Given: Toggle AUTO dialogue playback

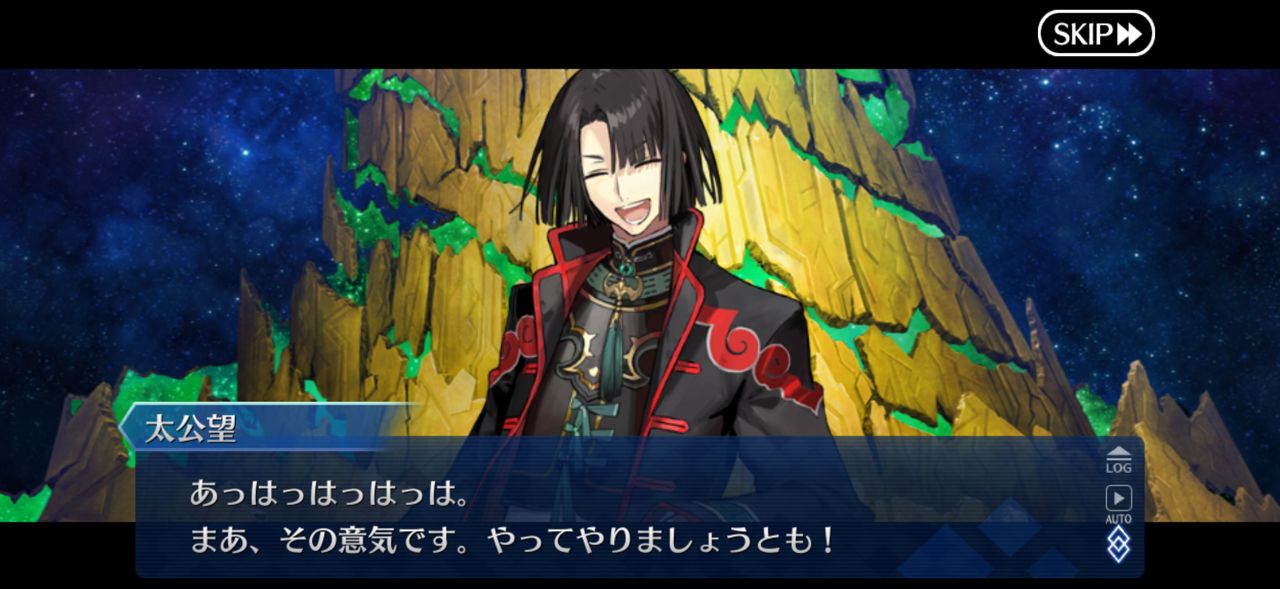Looking at the screenshot, I should coord(1118,503).
